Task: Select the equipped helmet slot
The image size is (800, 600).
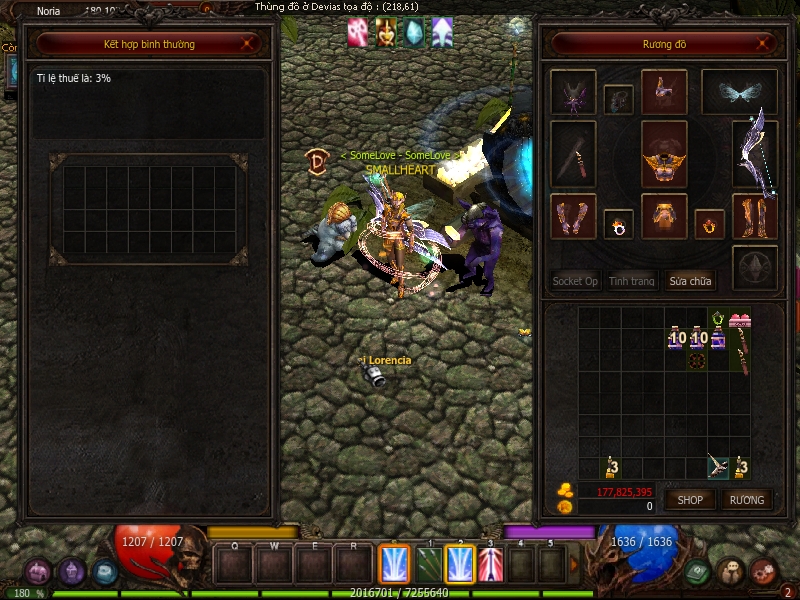Action: tap(664, 92)
